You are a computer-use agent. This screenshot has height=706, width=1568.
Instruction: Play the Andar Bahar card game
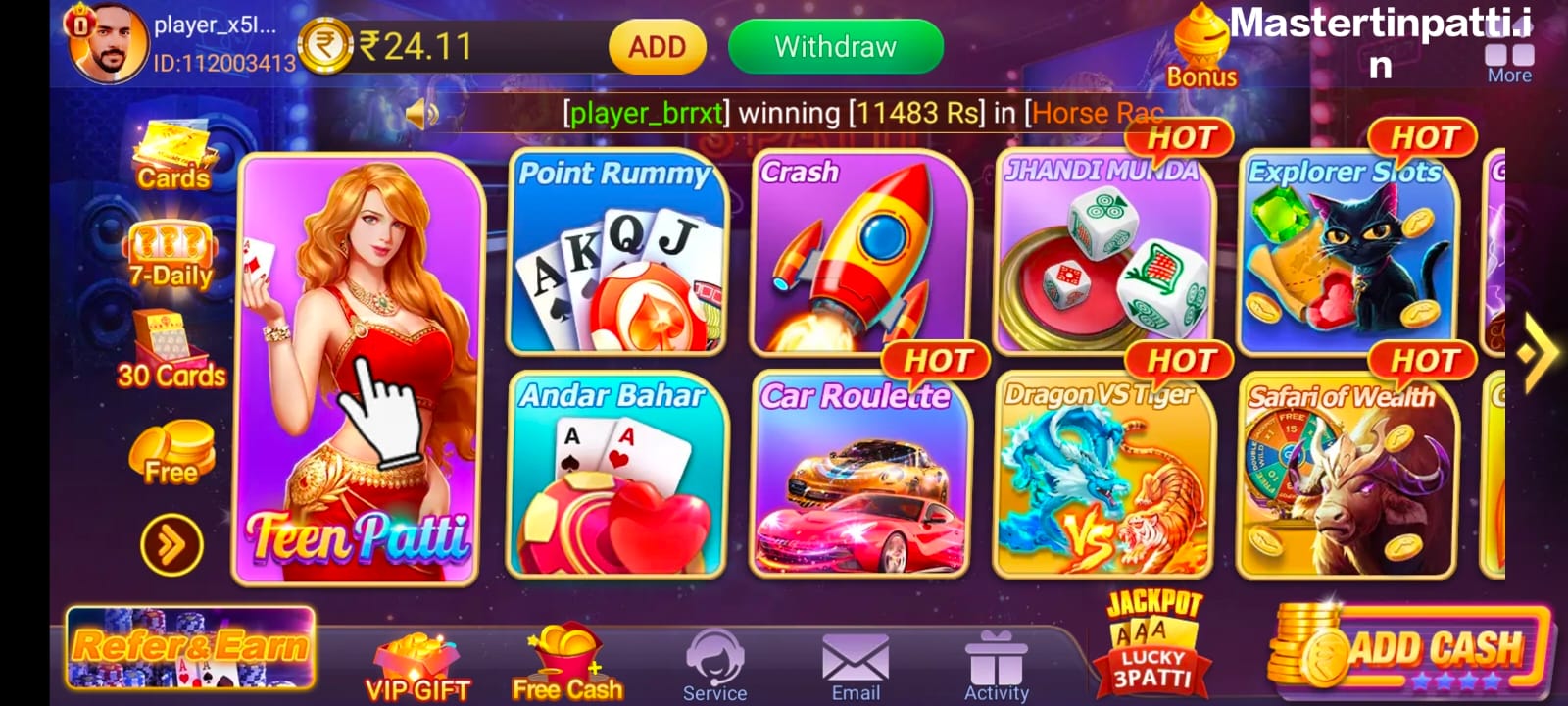point(616,476)
